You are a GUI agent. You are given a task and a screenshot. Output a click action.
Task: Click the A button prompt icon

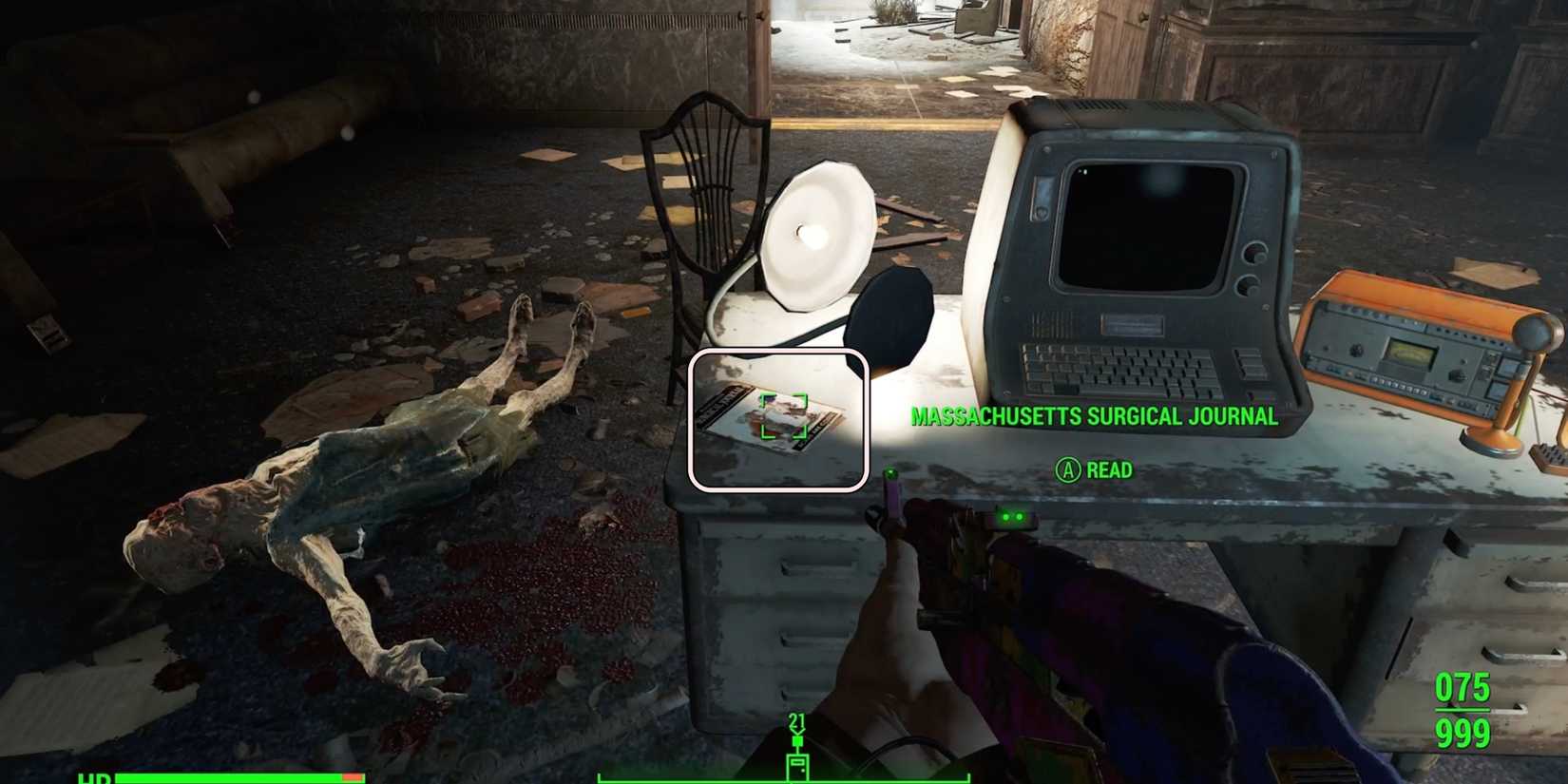tap(1068, 470)
